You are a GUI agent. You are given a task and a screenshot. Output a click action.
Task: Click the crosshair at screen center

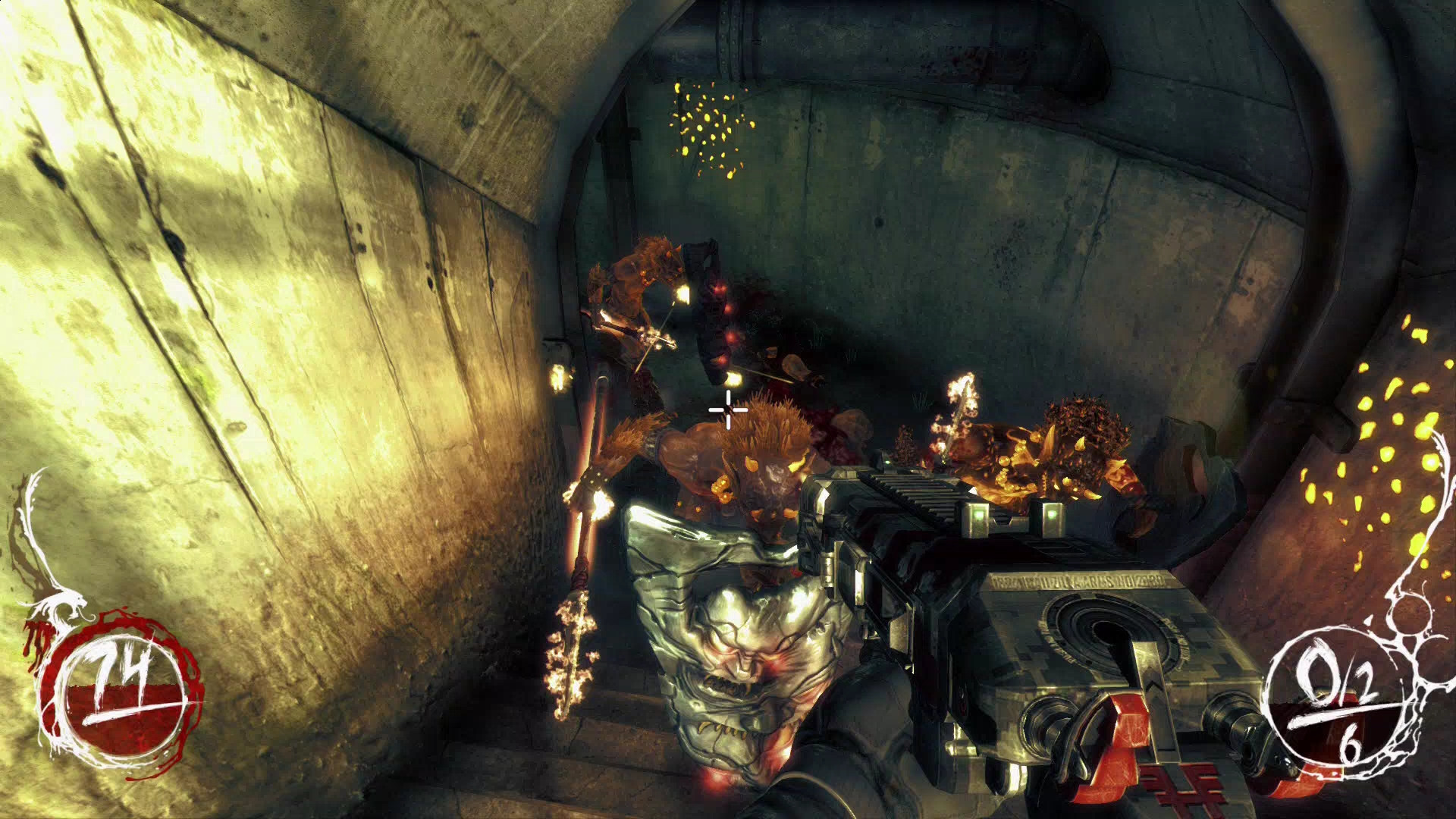click(x=726, y=410)
